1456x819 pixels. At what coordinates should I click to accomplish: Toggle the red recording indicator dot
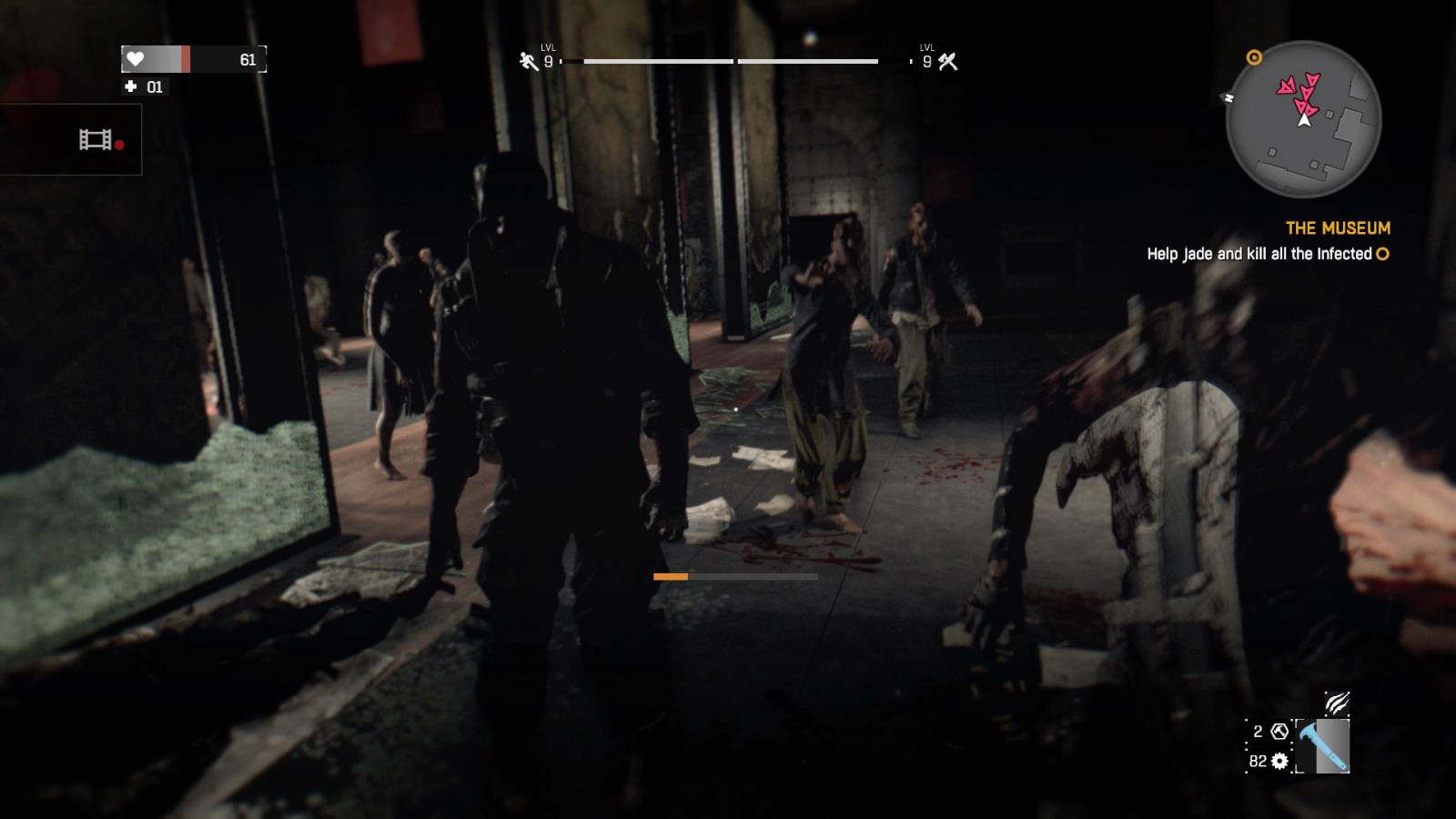(x=119, y=145)
